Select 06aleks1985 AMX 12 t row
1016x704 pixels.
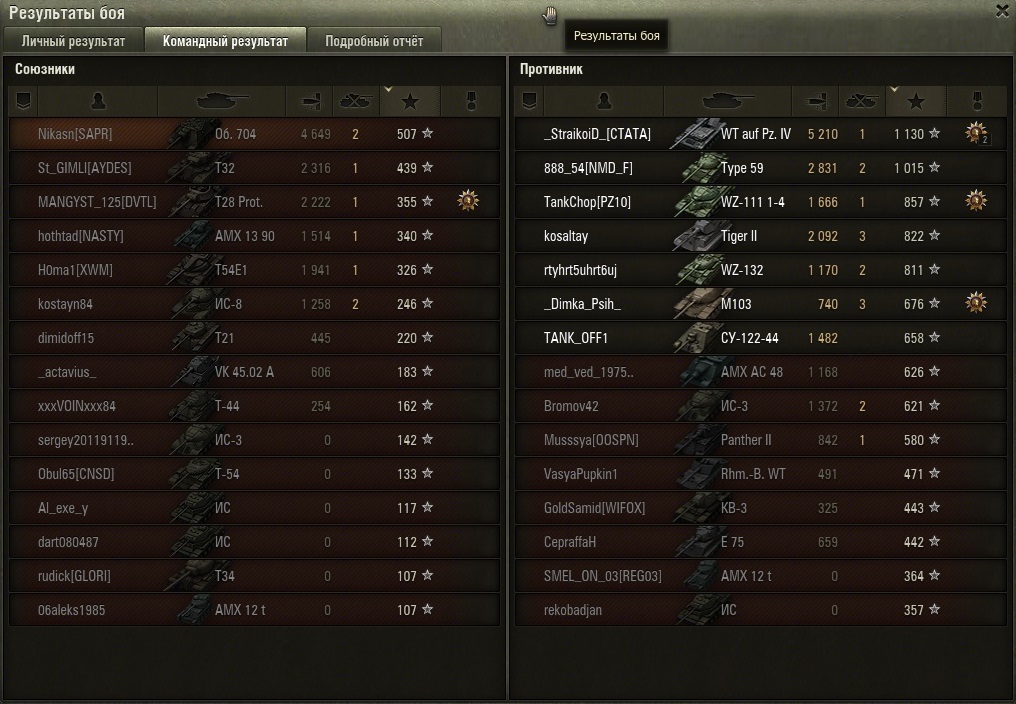pyautogui.click(x=254, y=610)
